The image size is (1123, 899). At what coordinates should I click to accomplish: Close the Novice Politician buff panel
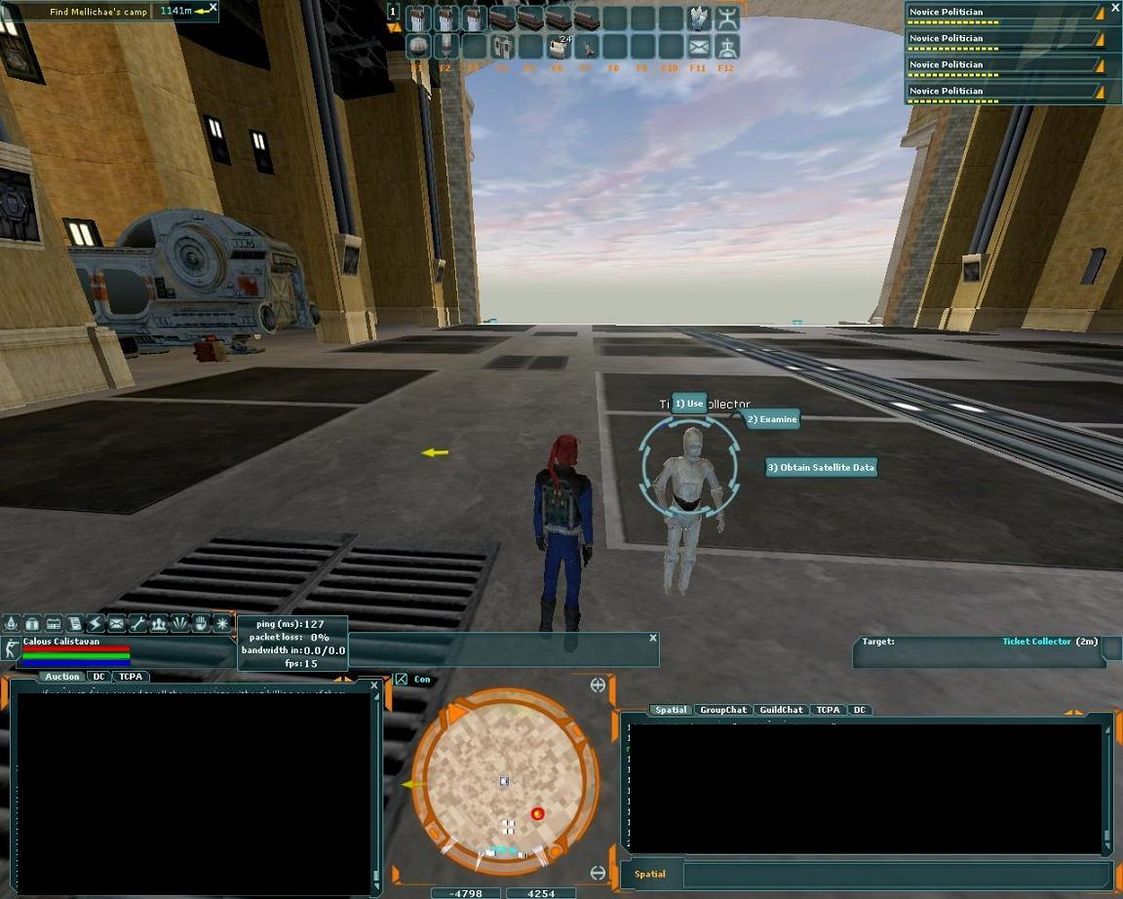click(1115, 8)
